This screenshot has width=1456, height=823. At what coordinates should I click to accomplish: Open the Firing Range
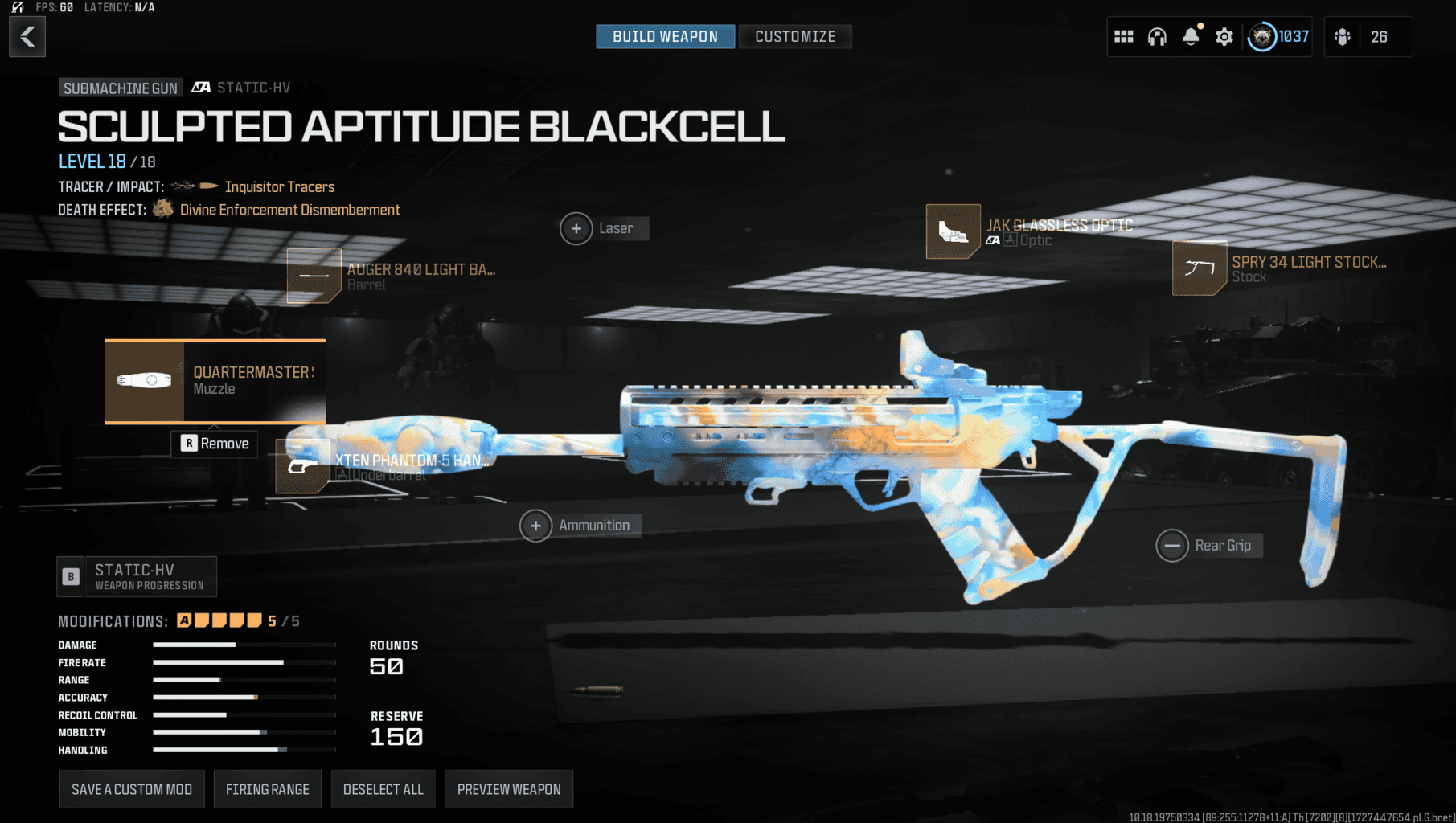tap(268, 788)
